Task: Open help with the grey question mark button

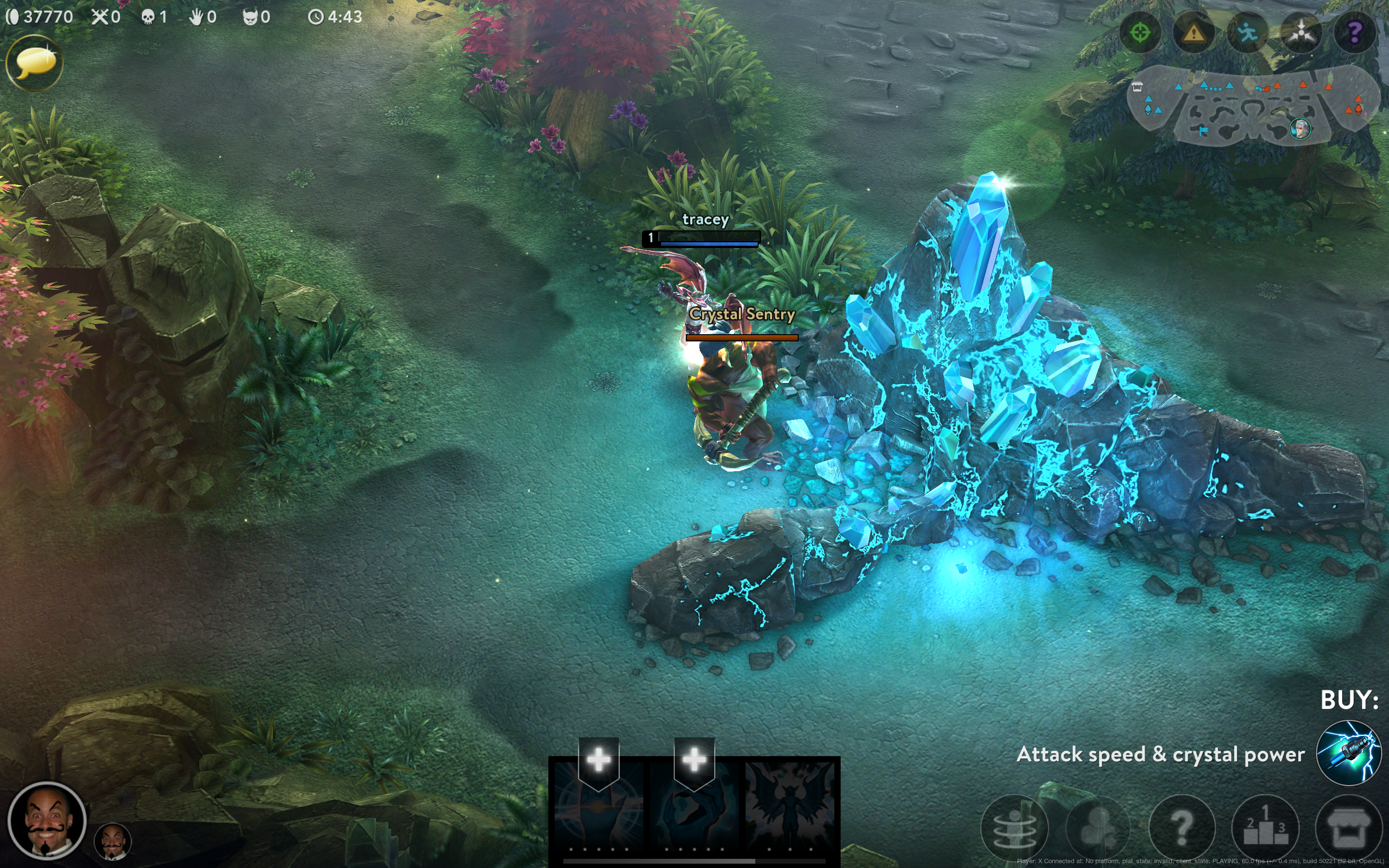Action: 1181,827
